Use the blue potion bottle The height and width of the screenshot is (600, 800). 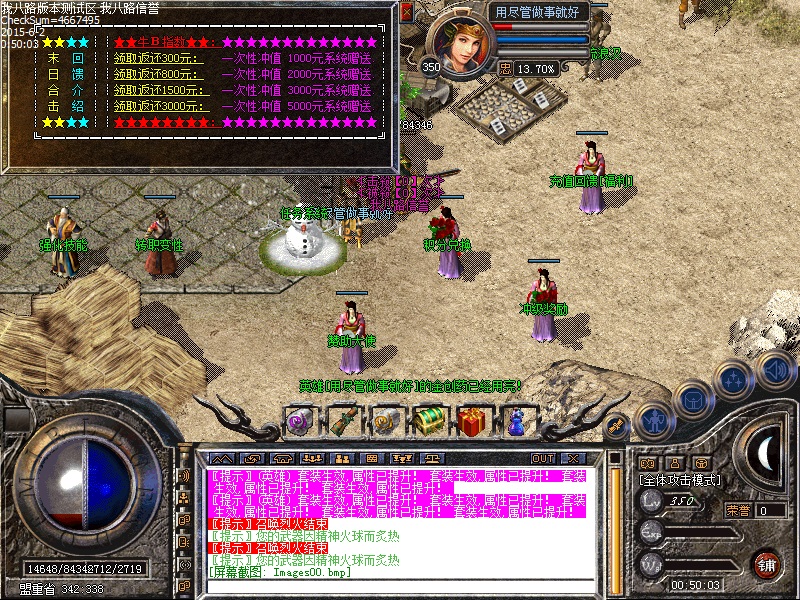517,421
